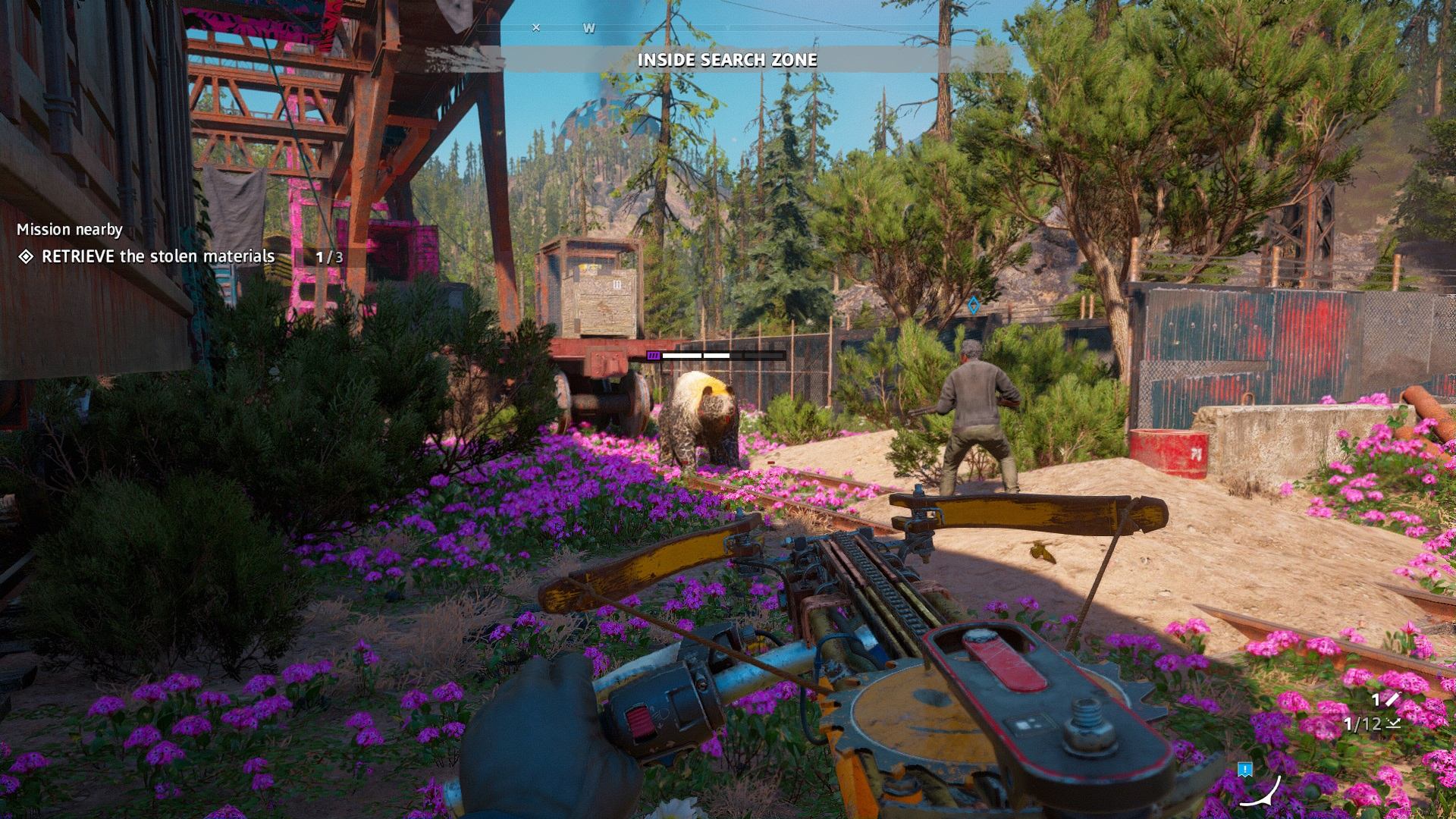Viewport: 1456px width, 819px height.
Task: Click the blue exclamation bookmark icon
Action: tap(1244, 770)
